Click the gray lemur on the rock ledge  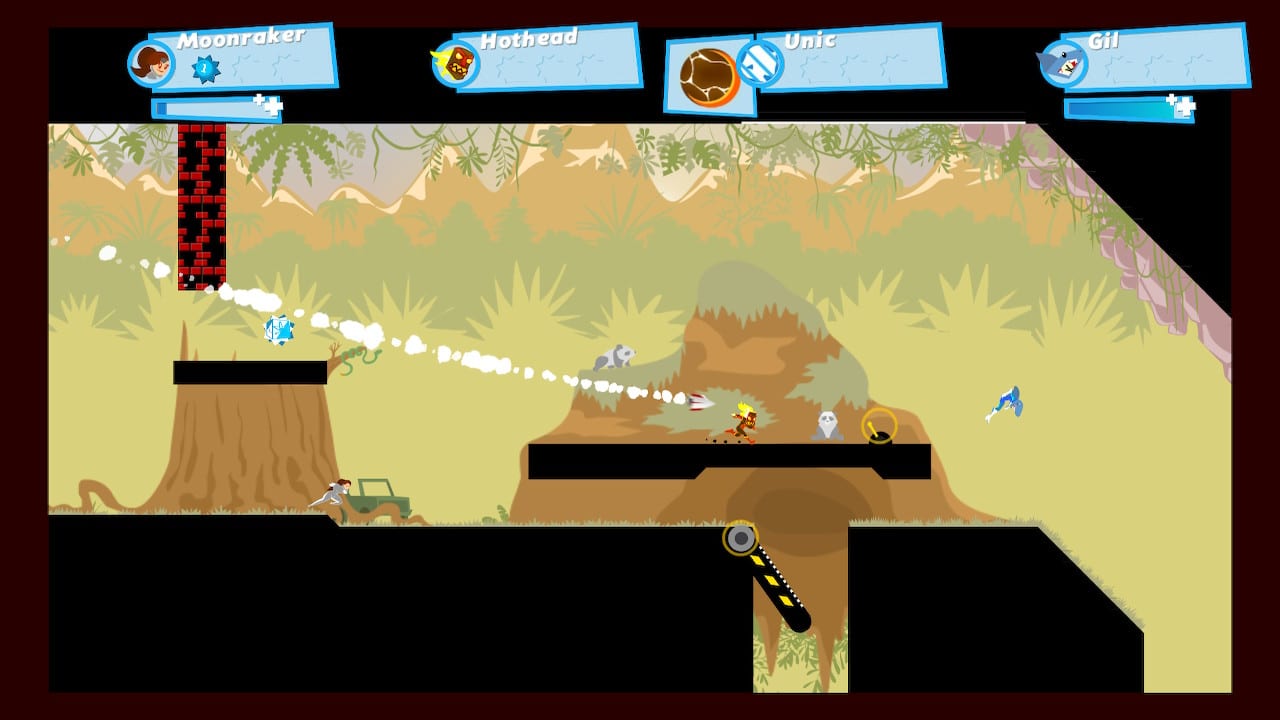click(x=618, y=355)
